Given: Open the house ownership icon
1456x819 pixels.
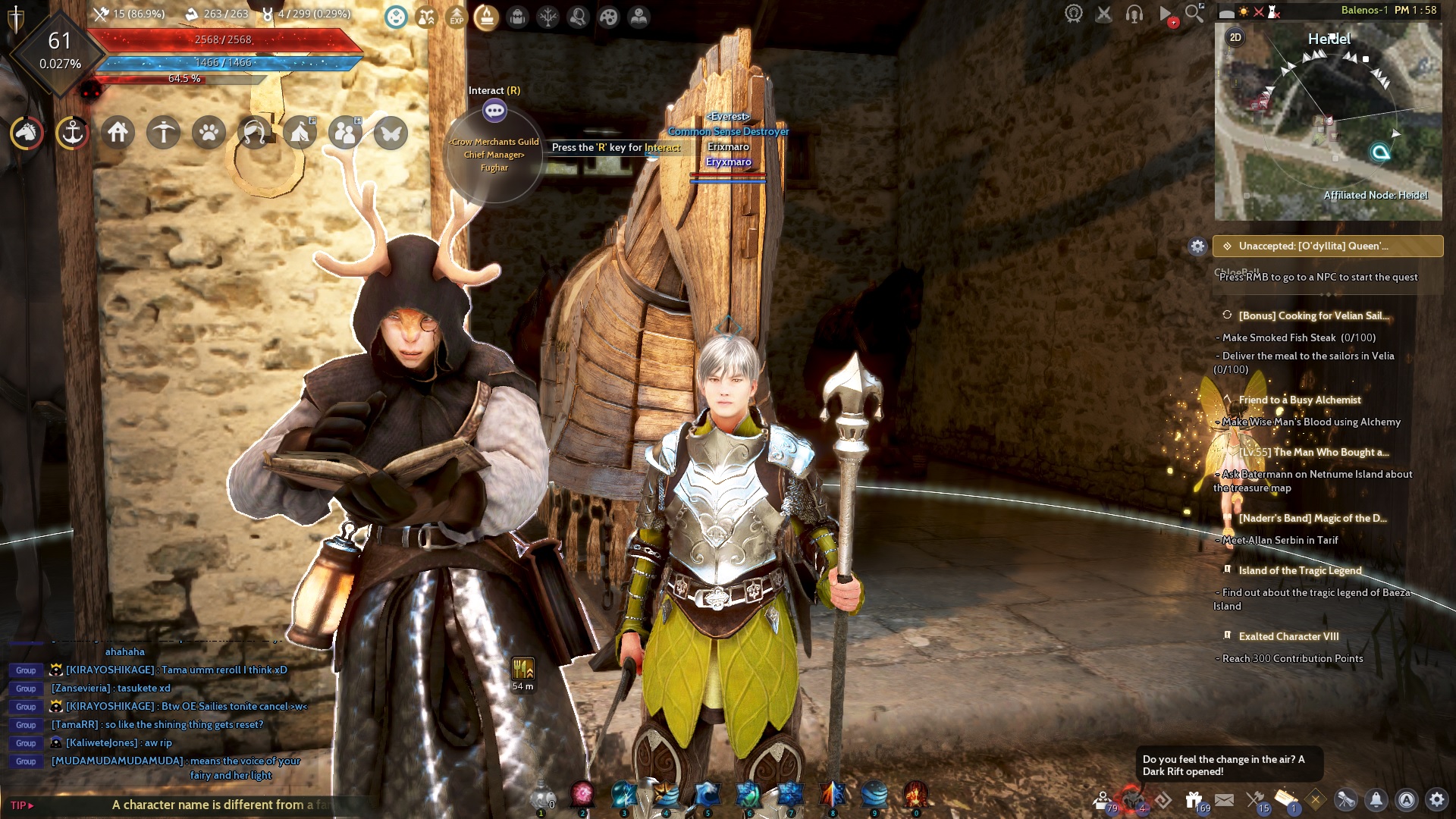Looking at the screenshot, I should (118, 132).
